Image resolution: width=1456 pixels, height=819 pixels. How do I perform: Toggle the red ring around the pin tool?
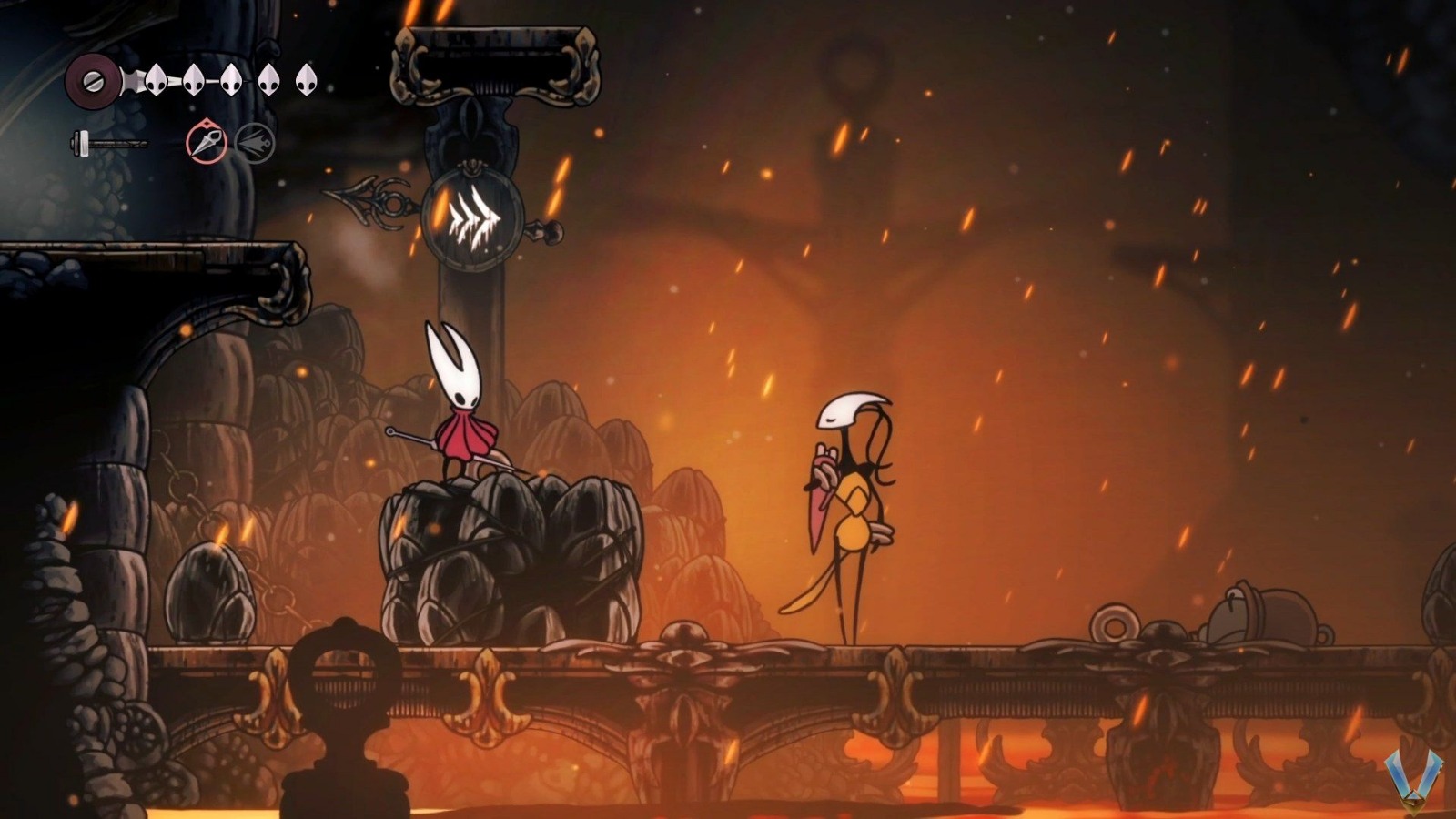[x=207, y=141]
